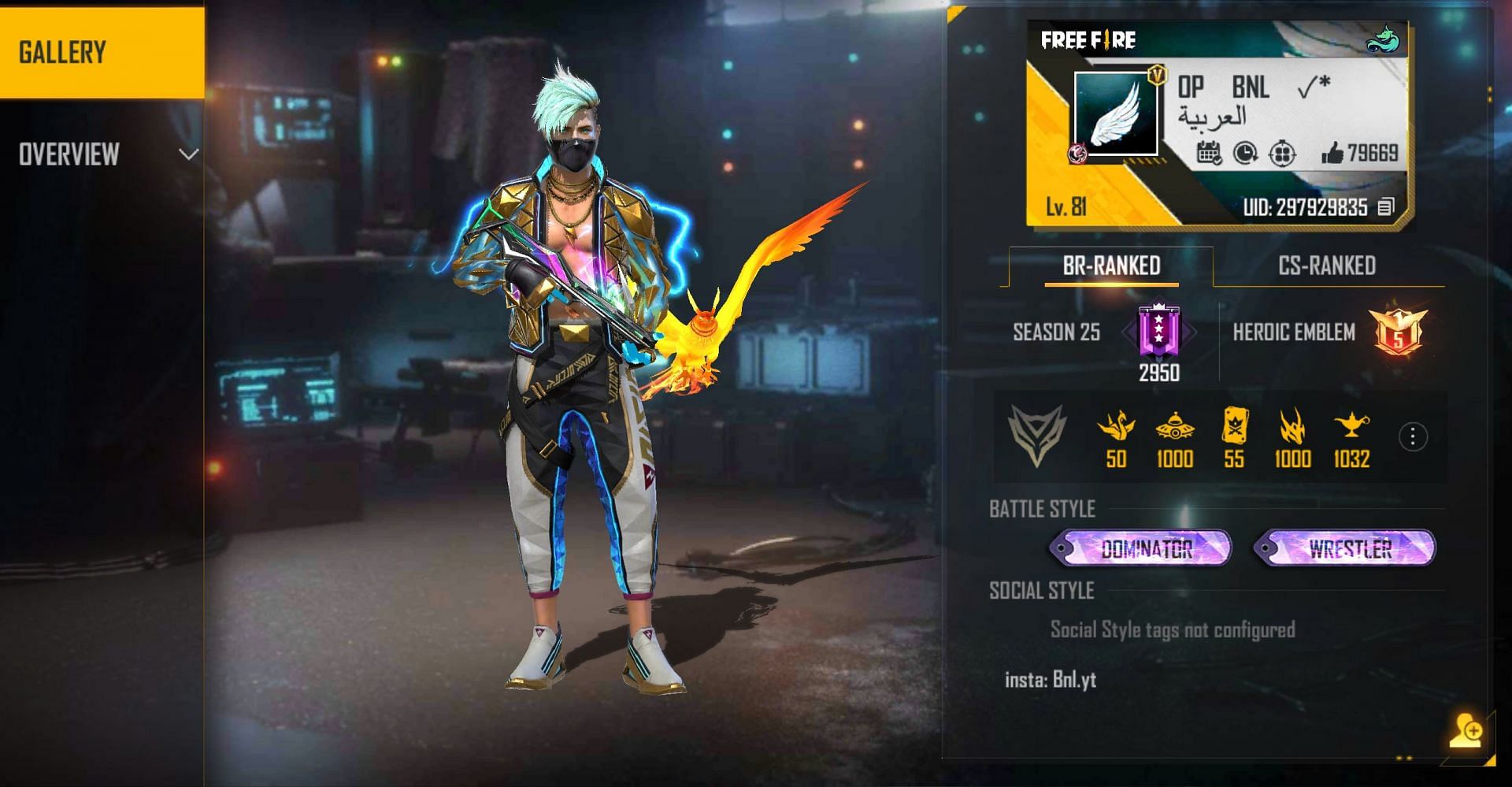Open the calendar icon on the profile card

coord(1209,152)
